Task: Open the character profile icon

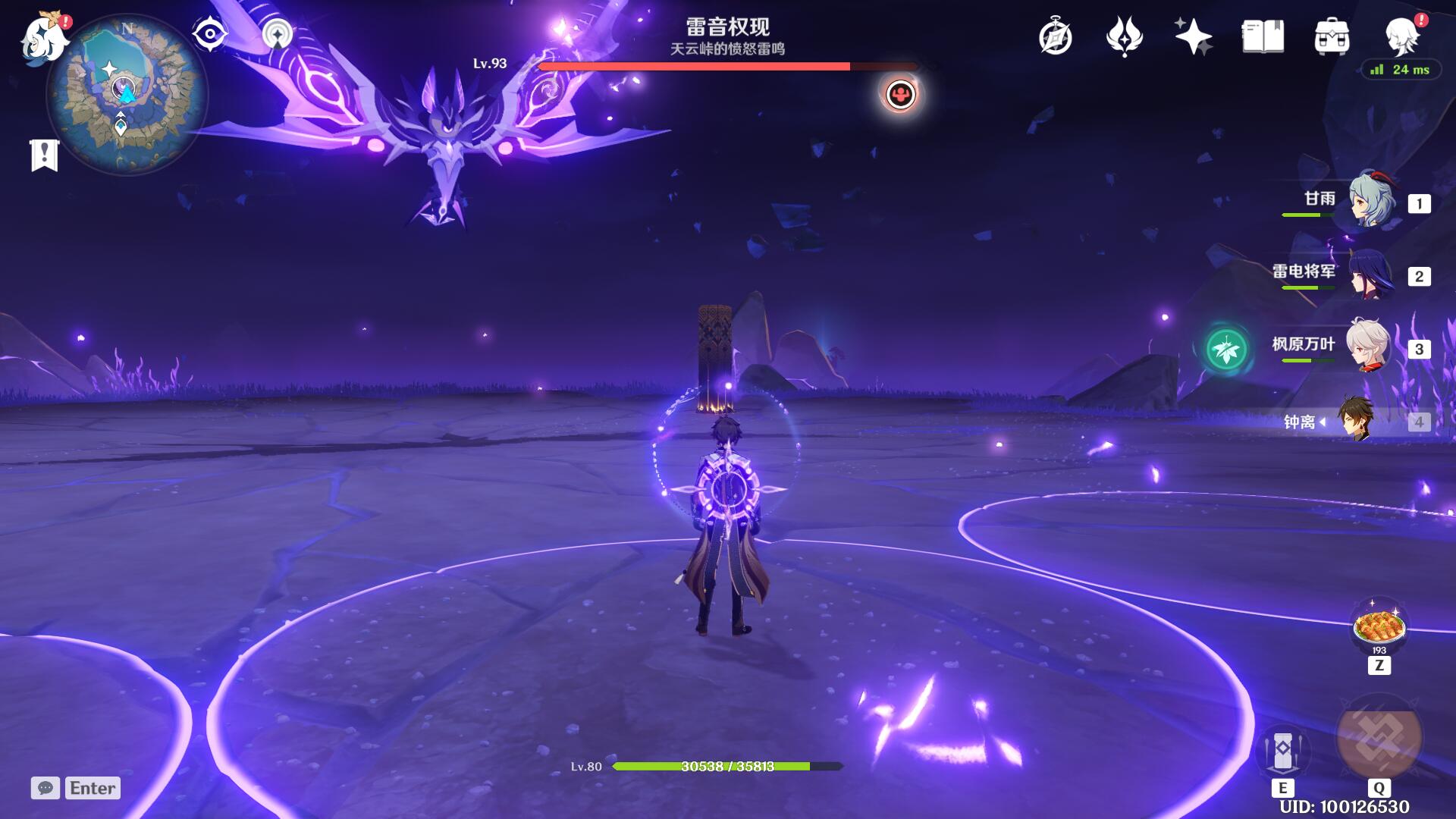Action: 1401,36
